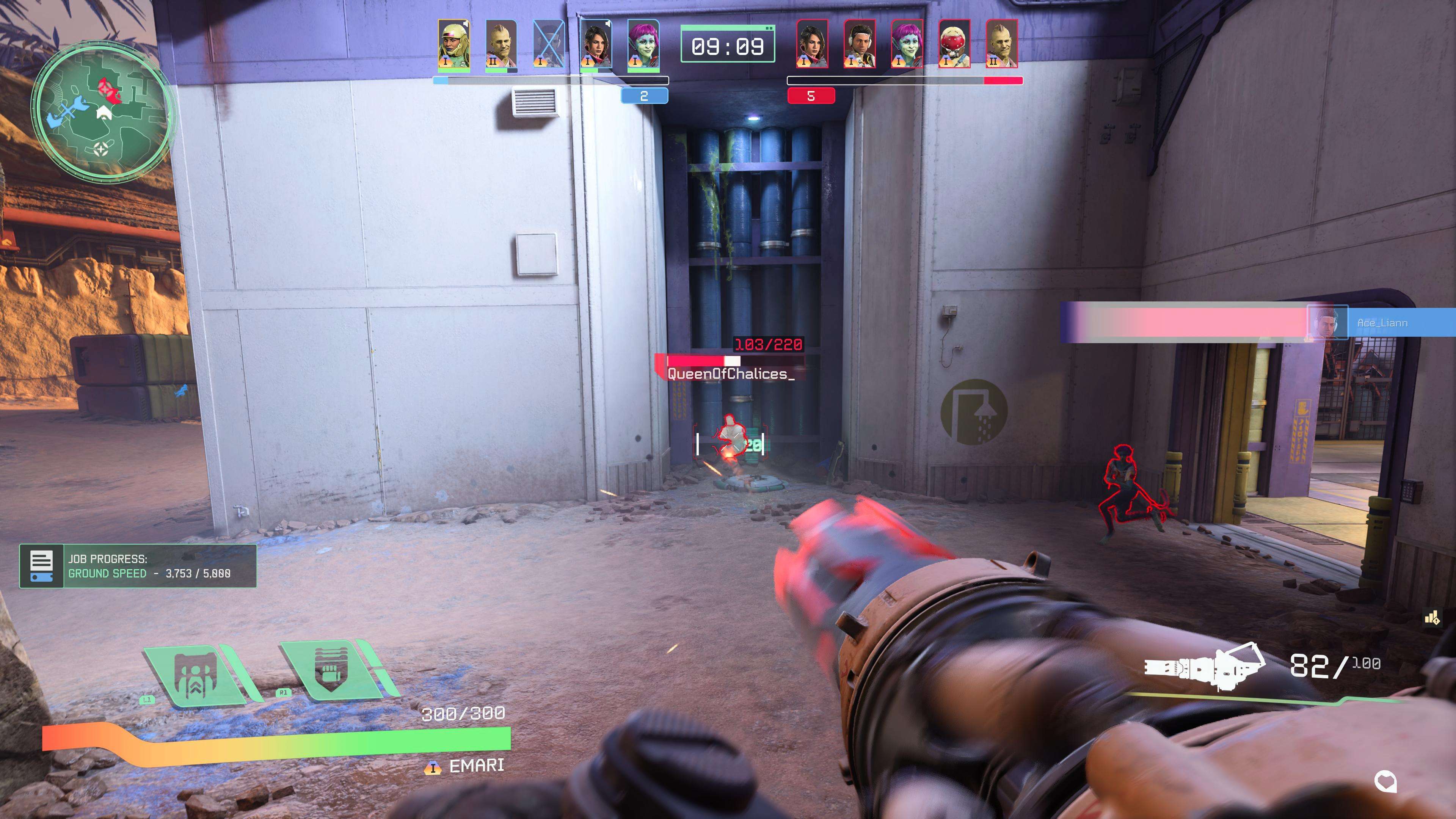Open the Ground Speed job progress tracker

(x=138, y=566)
